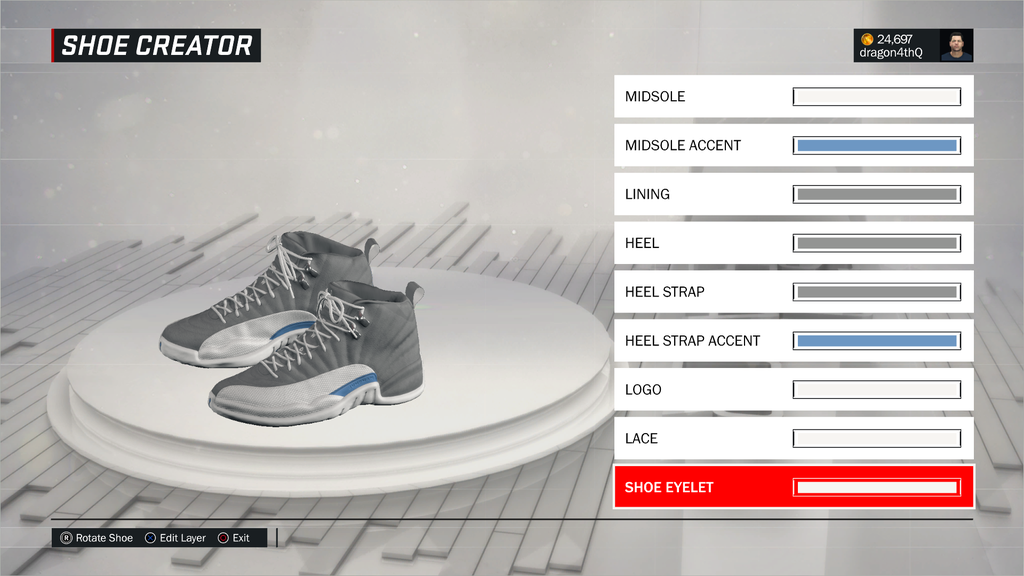Select the Heel layer row
Screen dimensions: 1024x576
[x=793, y=243]
